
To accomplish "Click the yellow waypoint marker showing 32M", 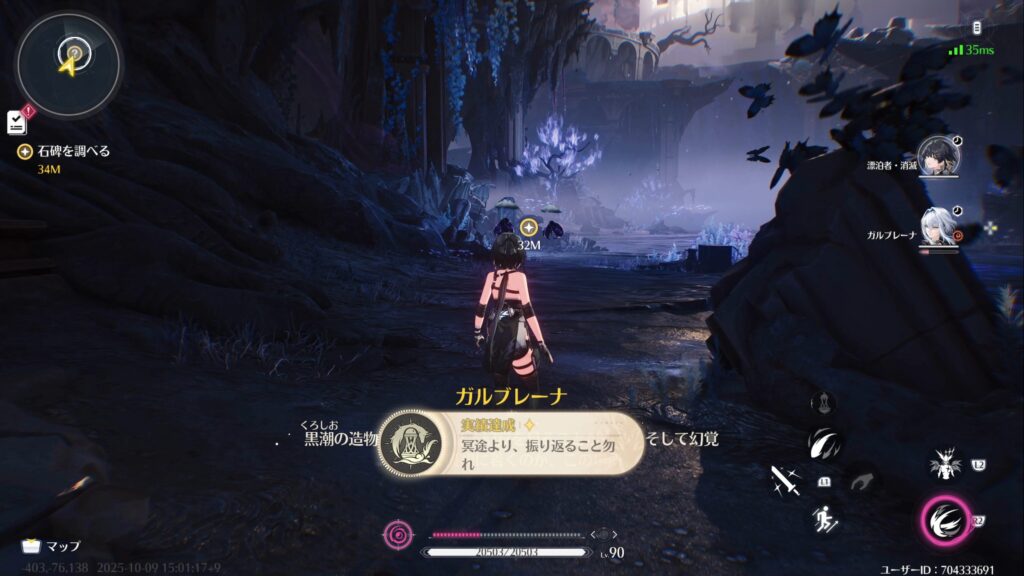I will click(529, 228).
